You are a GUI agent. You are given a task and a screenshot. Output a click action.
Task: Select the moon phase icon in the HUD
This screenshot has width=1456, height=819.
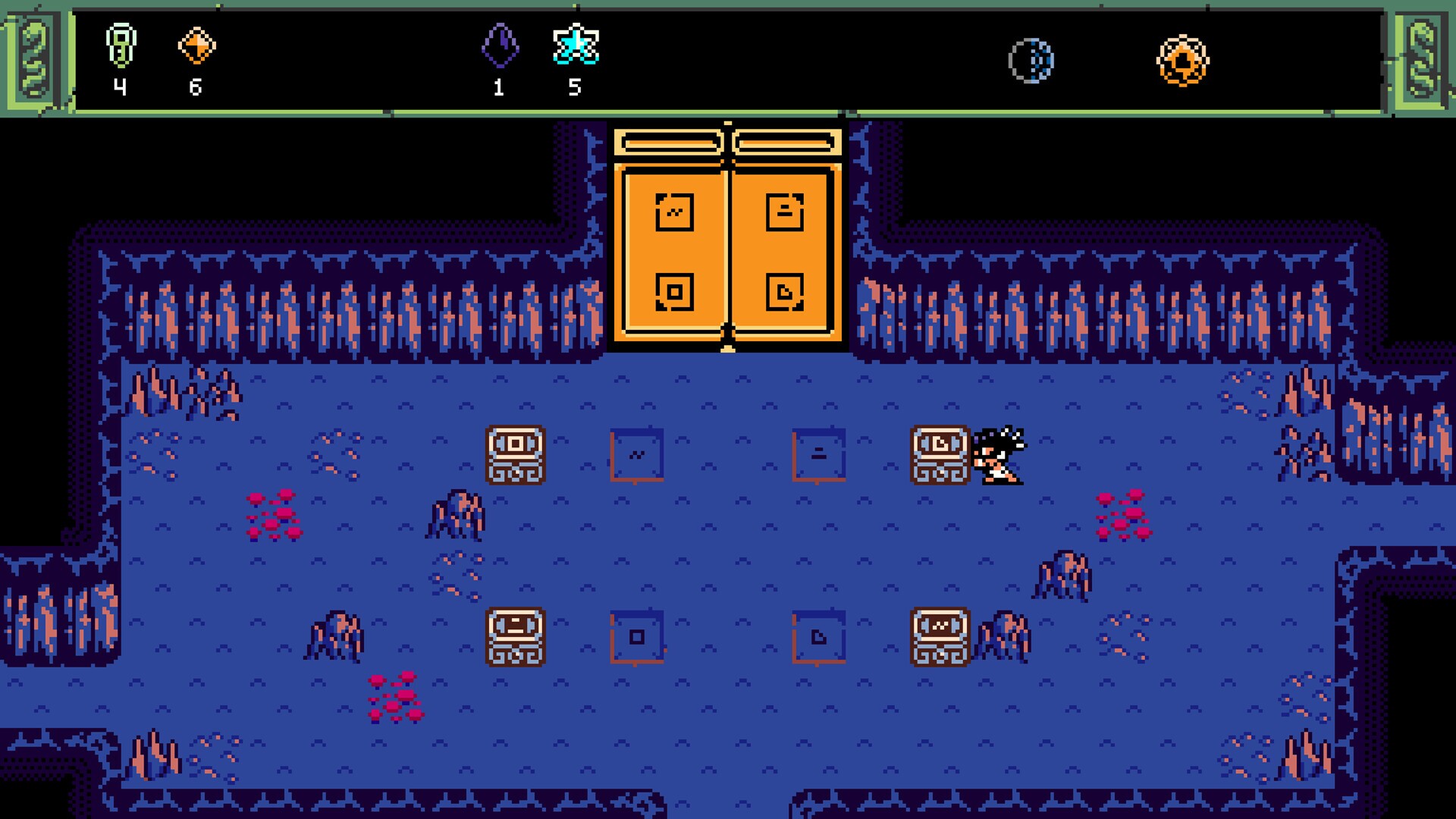coord(1031,59)
